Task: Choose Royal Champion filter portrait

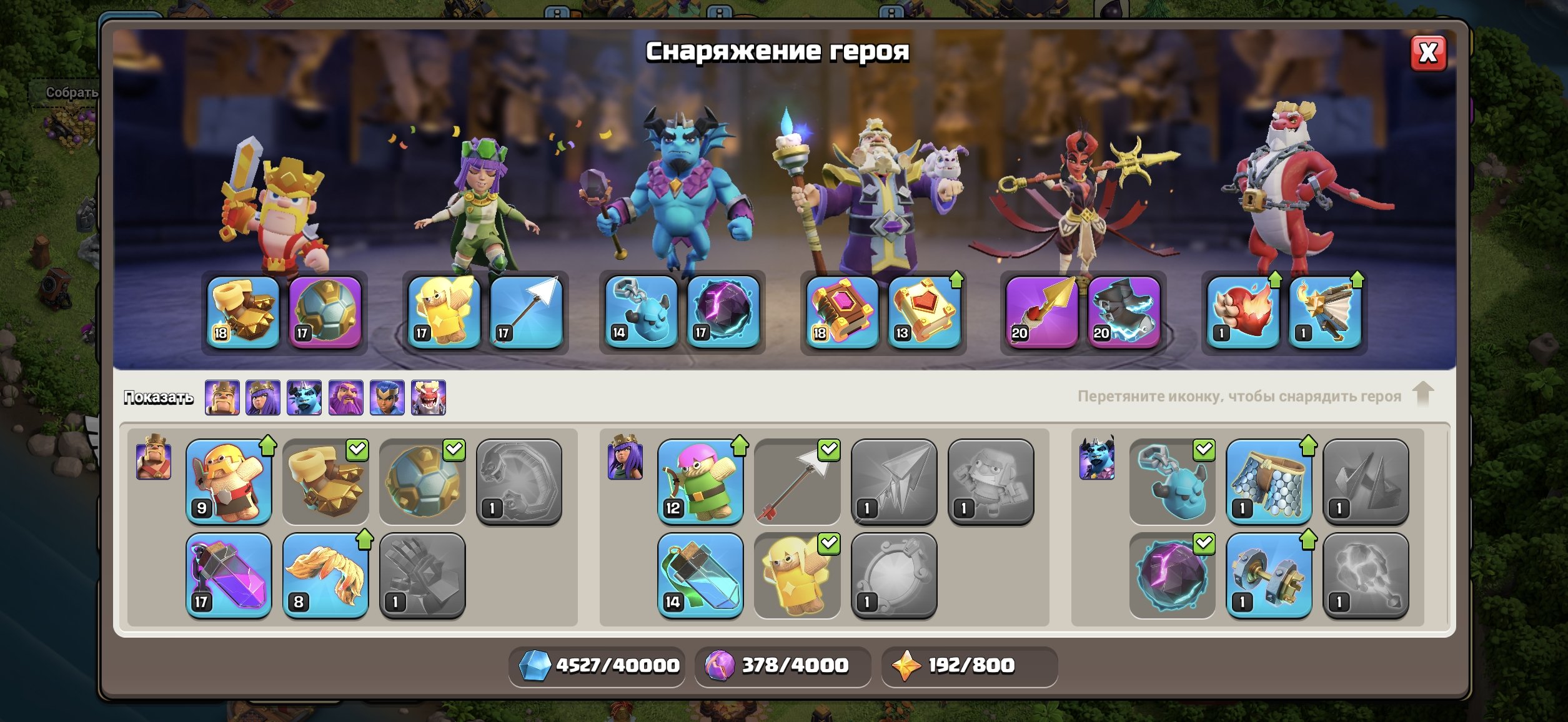Action: point(387,397)
